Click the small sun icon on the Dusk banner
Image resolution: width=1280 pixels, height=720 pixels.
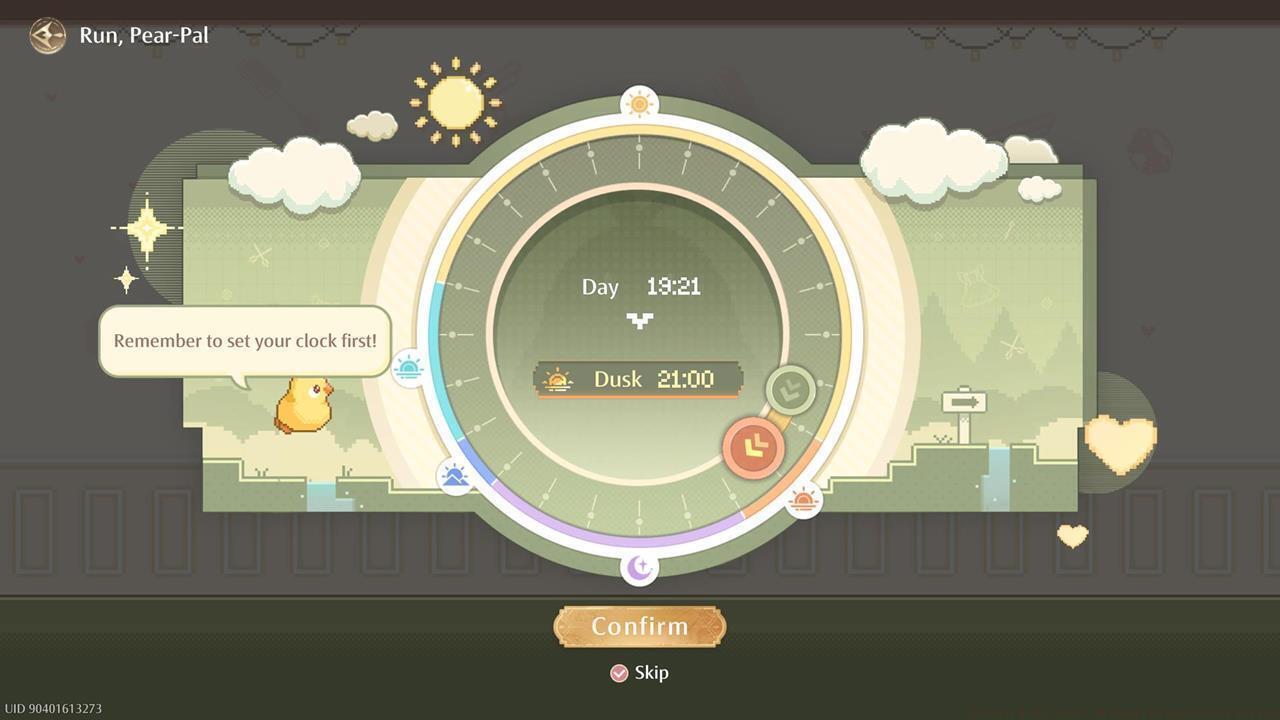(x=557, y=379)
